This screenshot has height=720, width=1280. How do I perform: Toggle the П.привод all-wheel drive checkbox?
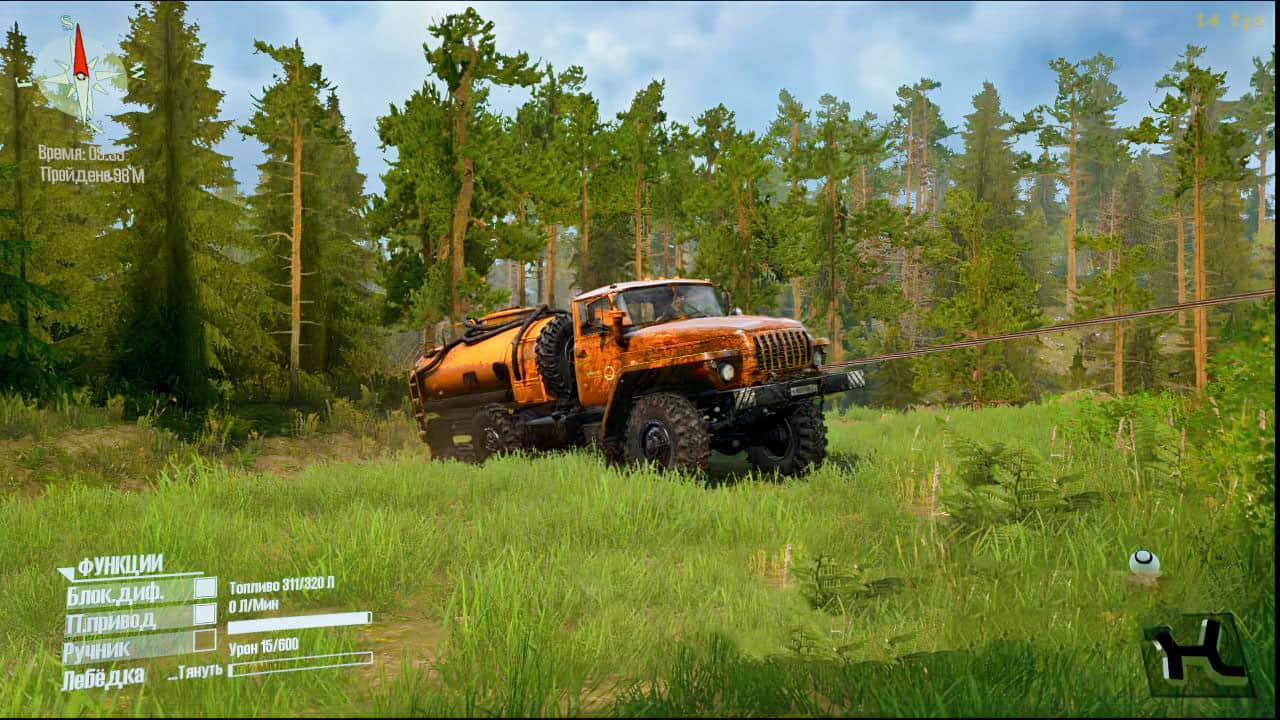(203, 616)
